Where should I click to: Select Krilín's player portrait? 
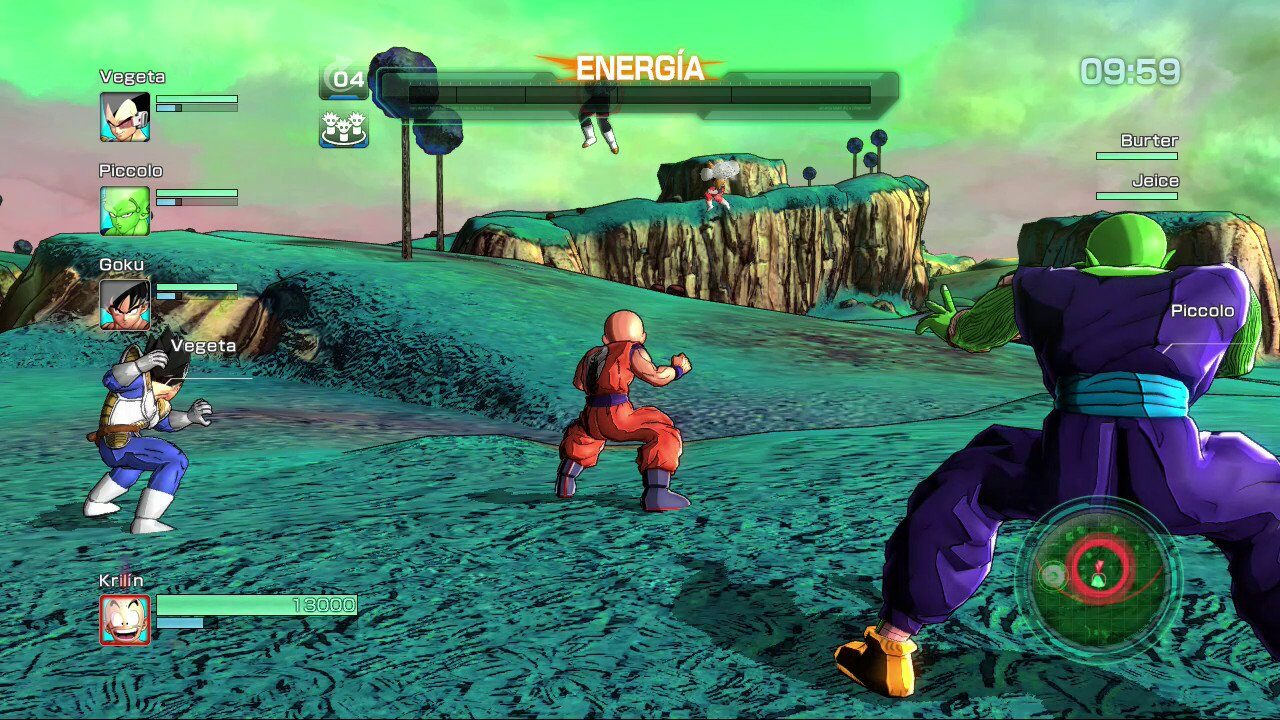click(x=125, y=619)
